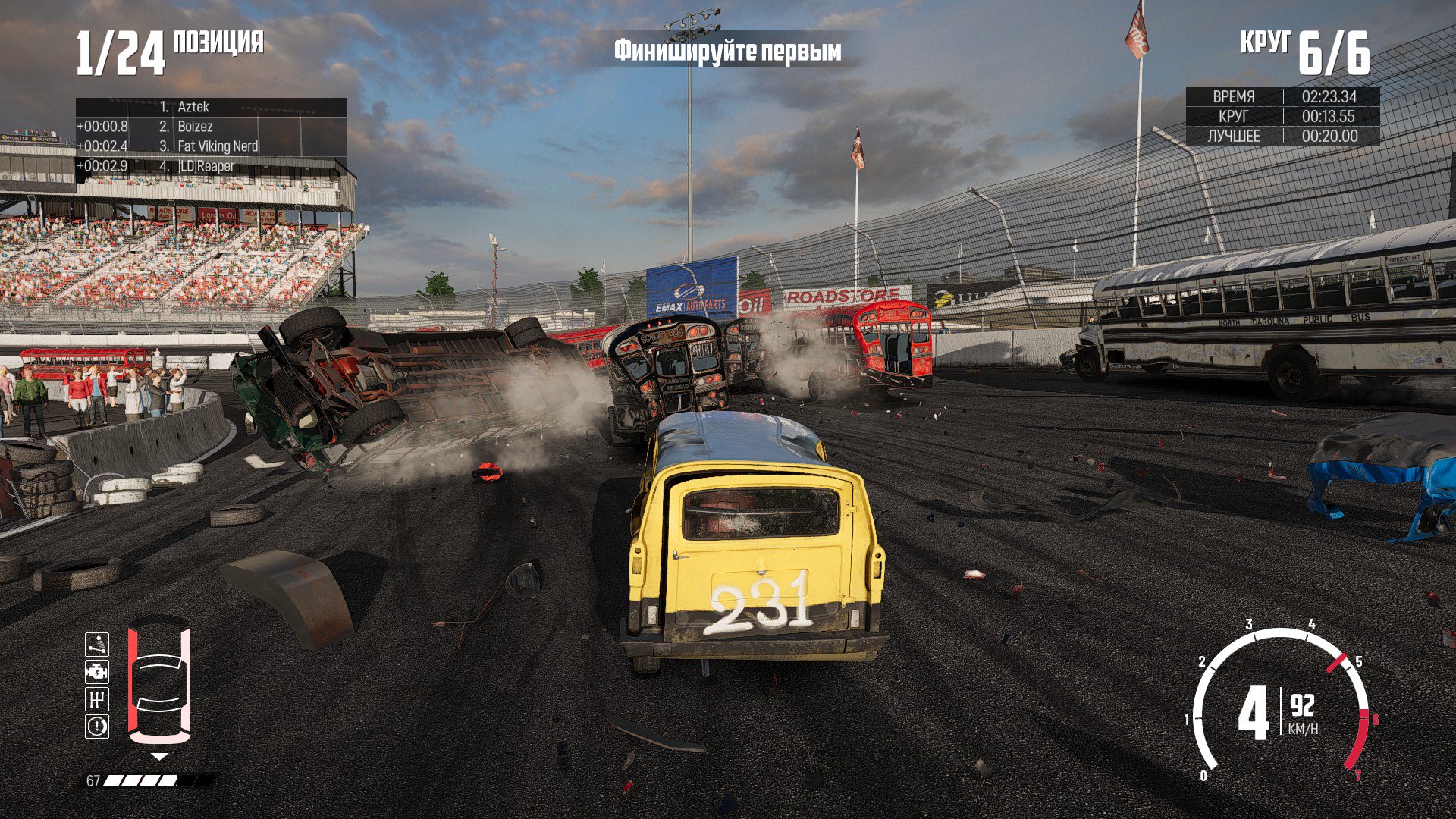This screenshot has width=1456, height=819.
Task: Select the gearbox damage icon
Action: click(97, 699)
